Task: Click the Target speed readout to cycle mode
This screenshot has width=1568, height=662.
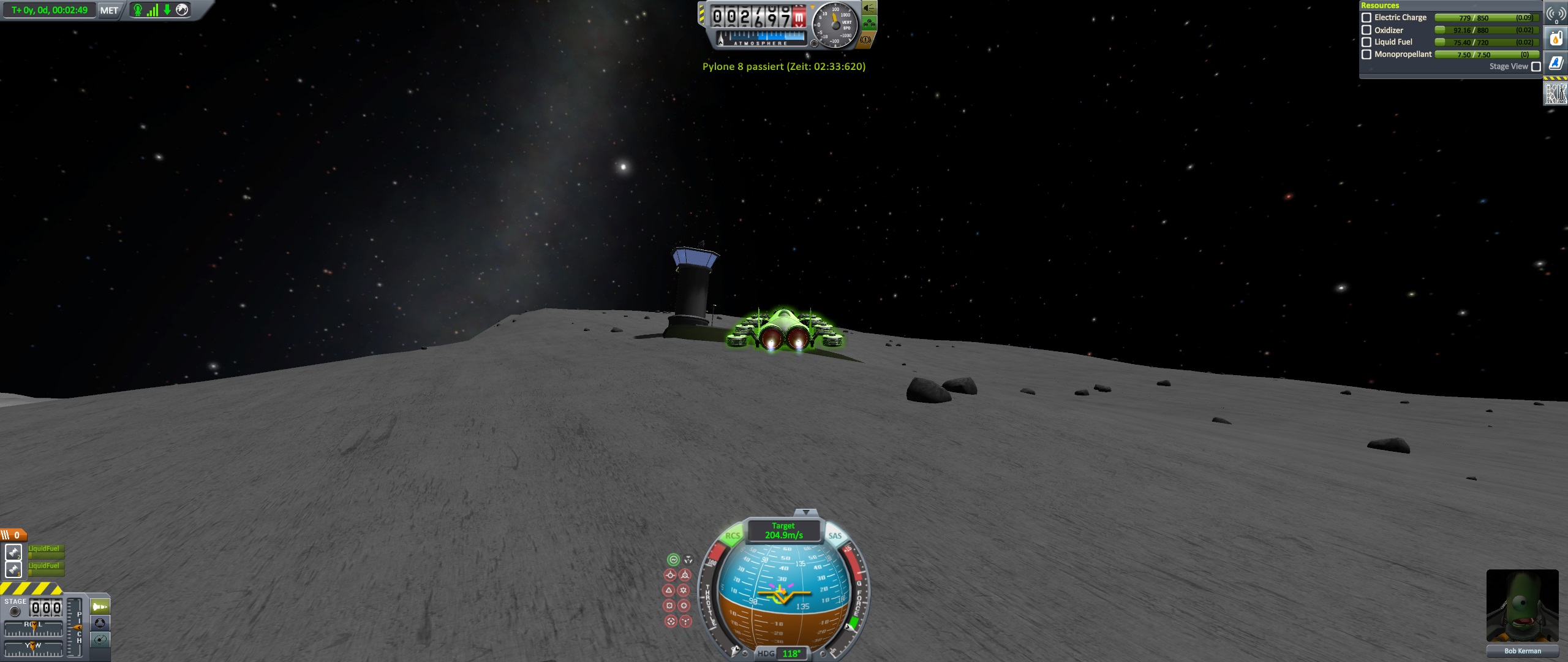Action: pos(783,531)
